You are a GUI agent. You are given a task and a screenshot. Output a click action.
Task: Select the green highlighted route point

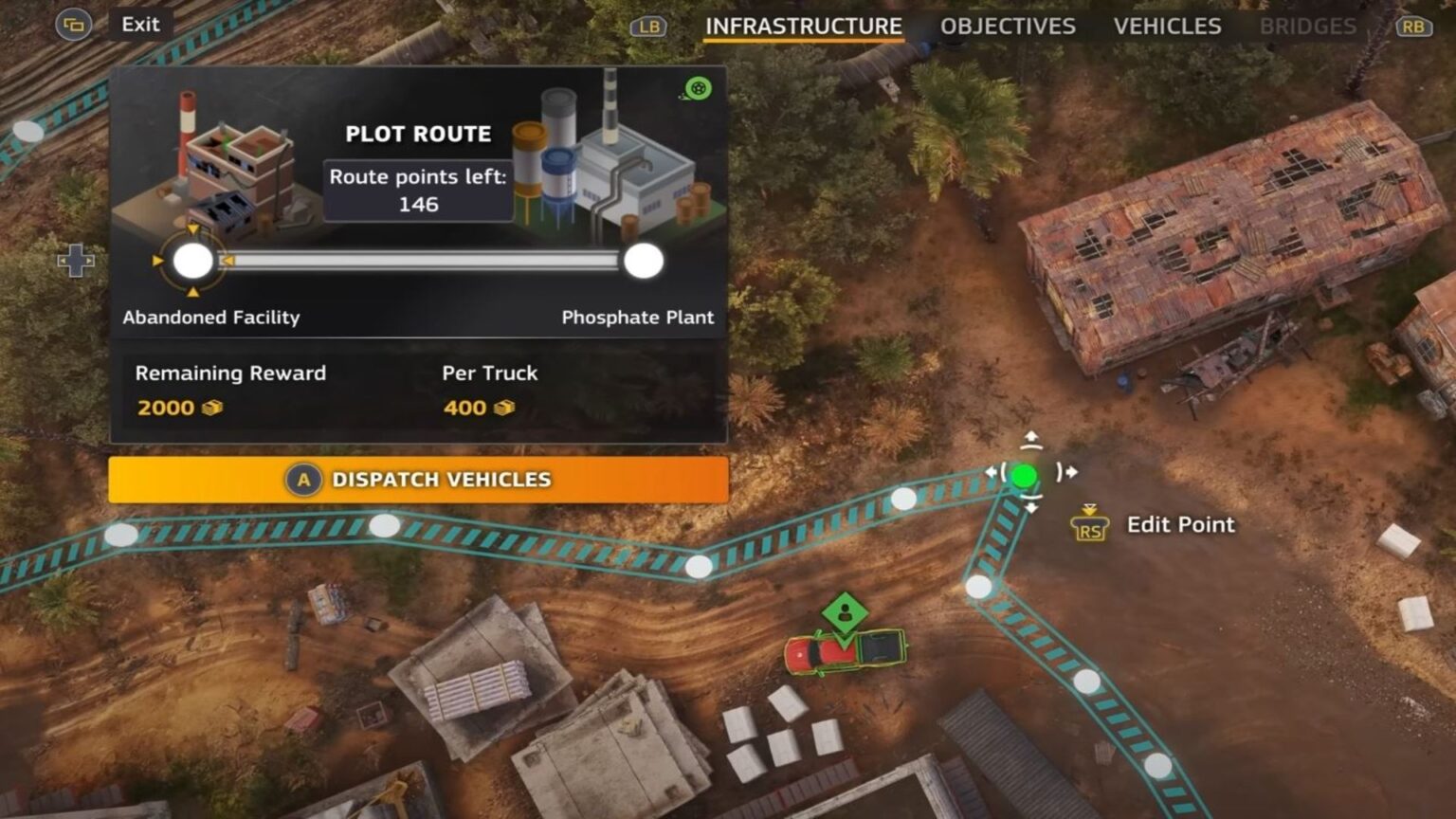pos(1024,475)
